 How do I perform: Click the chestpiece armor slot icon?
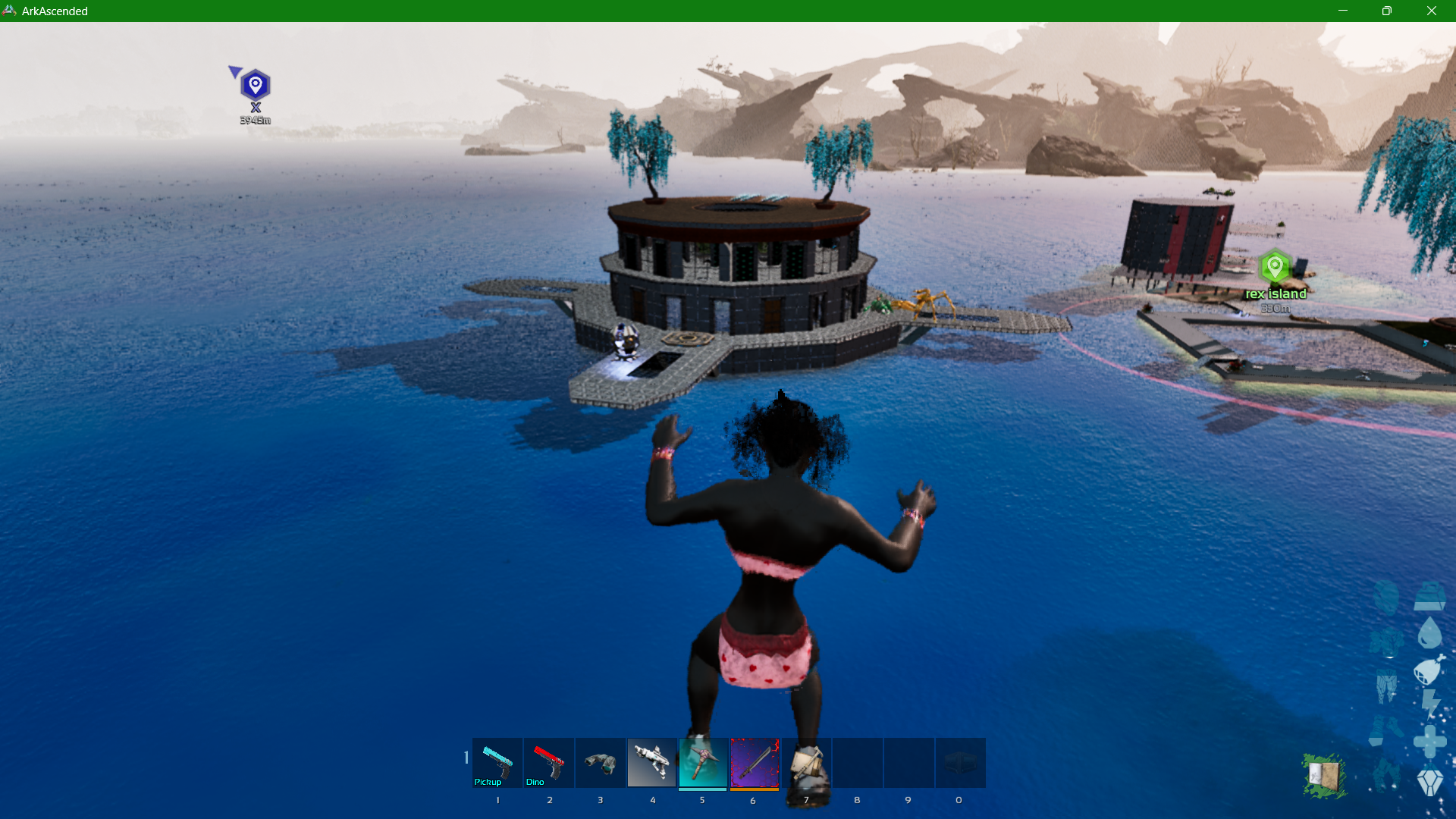tap(1388, 641)
